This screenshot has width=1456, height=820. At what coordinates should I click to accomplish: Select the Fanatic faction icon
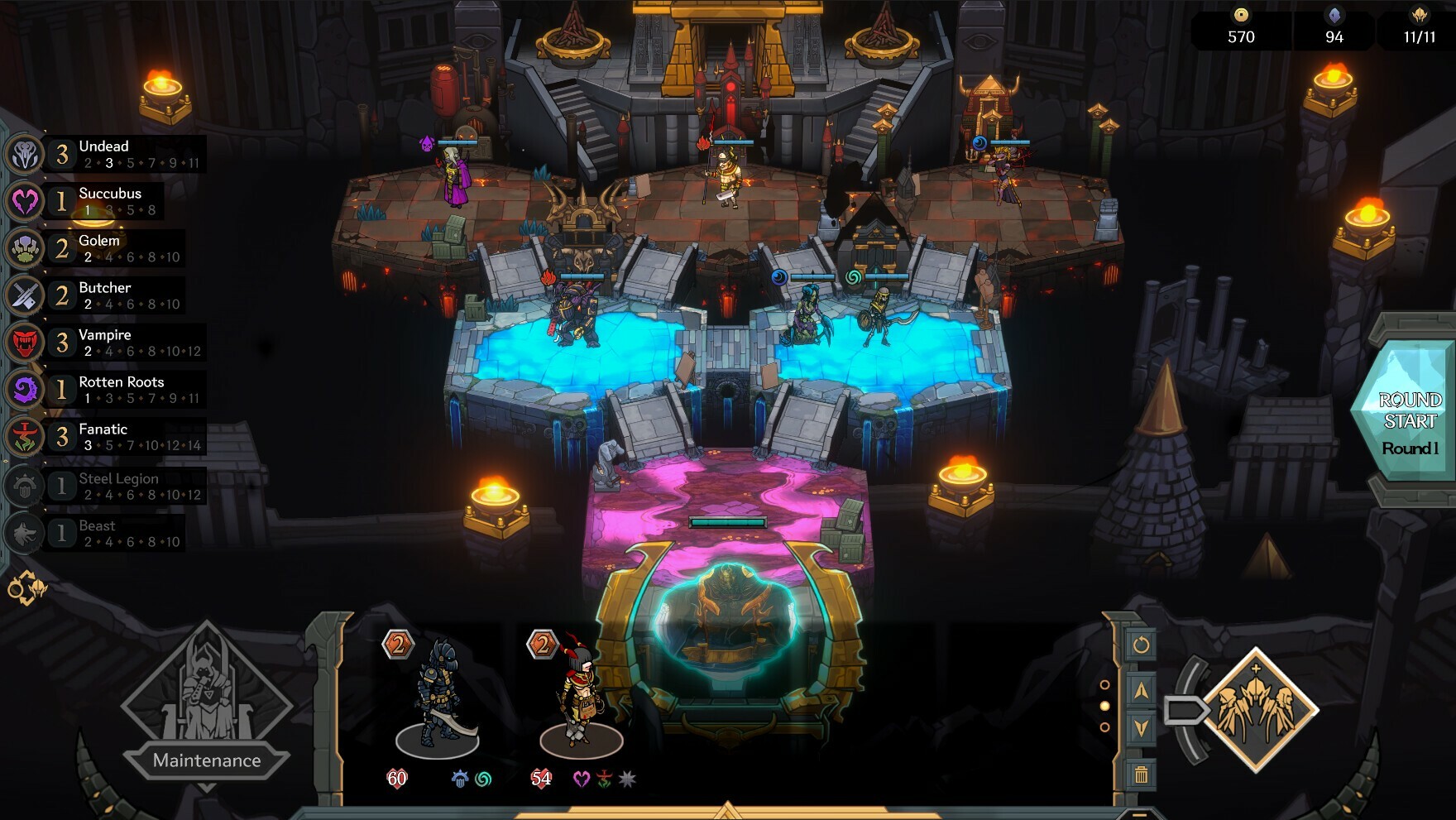pos(24,437)
